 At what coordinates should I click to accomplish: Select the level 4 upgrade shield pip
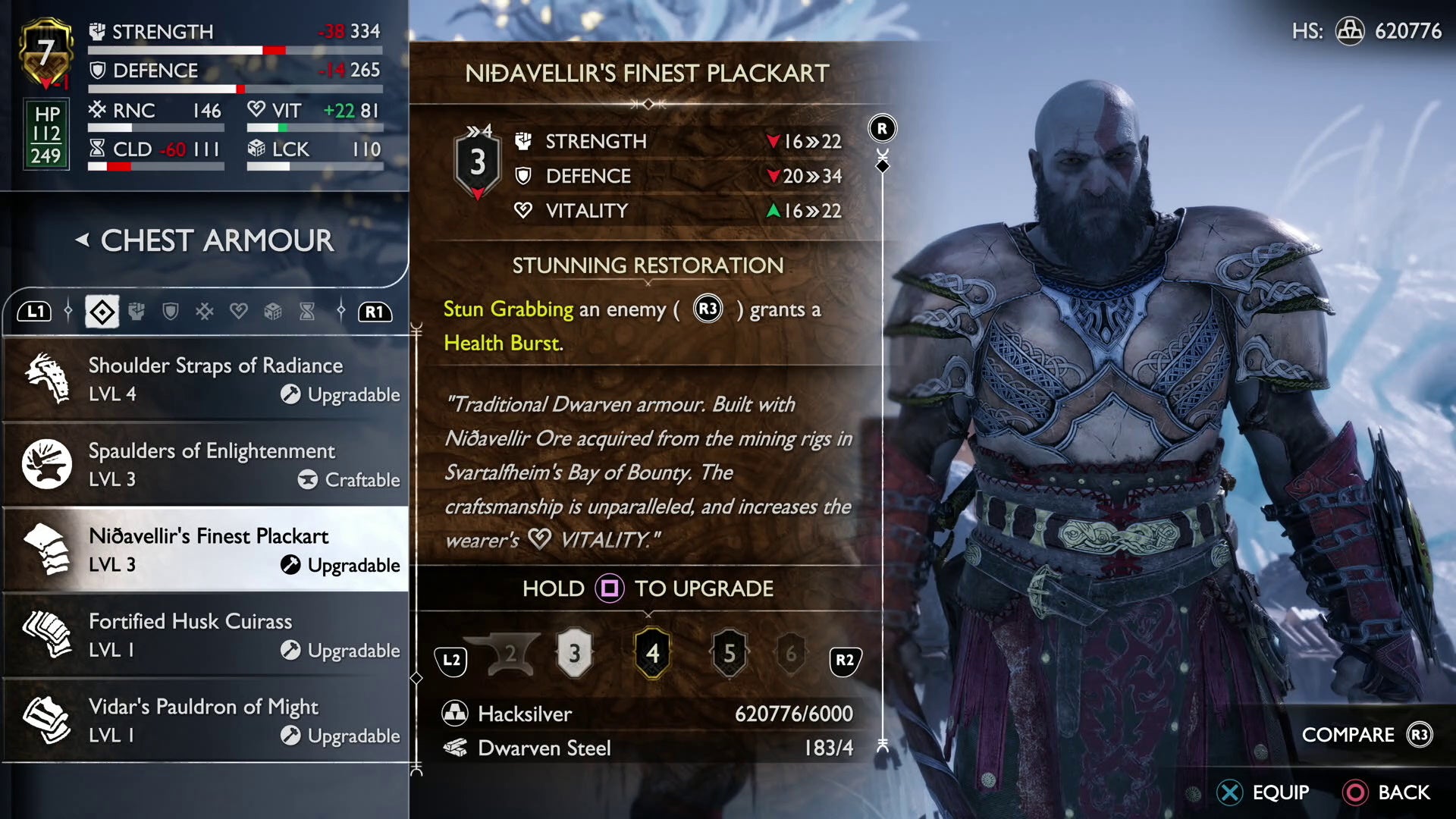(653, 654)
